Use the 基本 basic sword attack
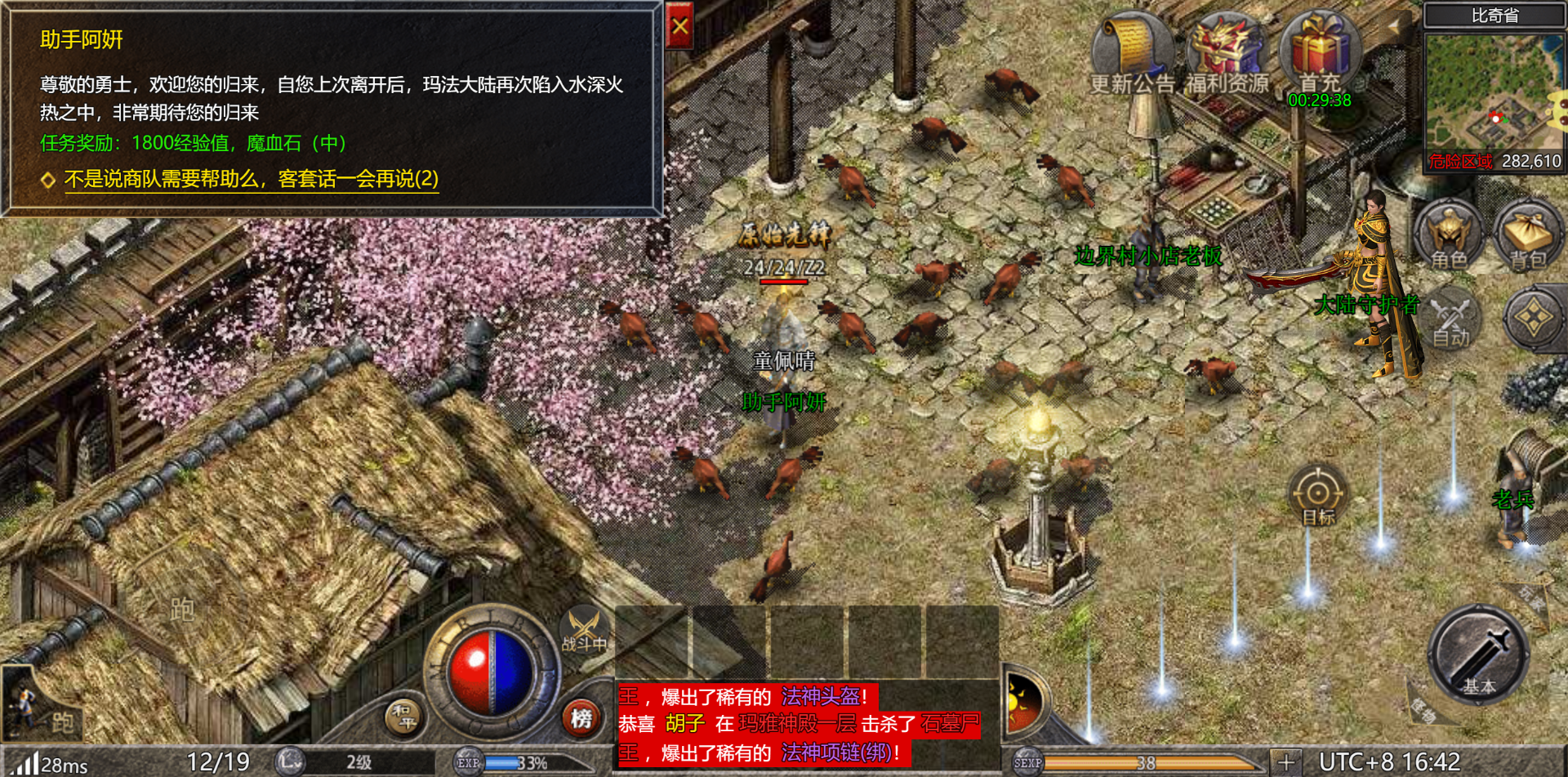Screen dimensions: 1568x777 (x=1478, y=655)
